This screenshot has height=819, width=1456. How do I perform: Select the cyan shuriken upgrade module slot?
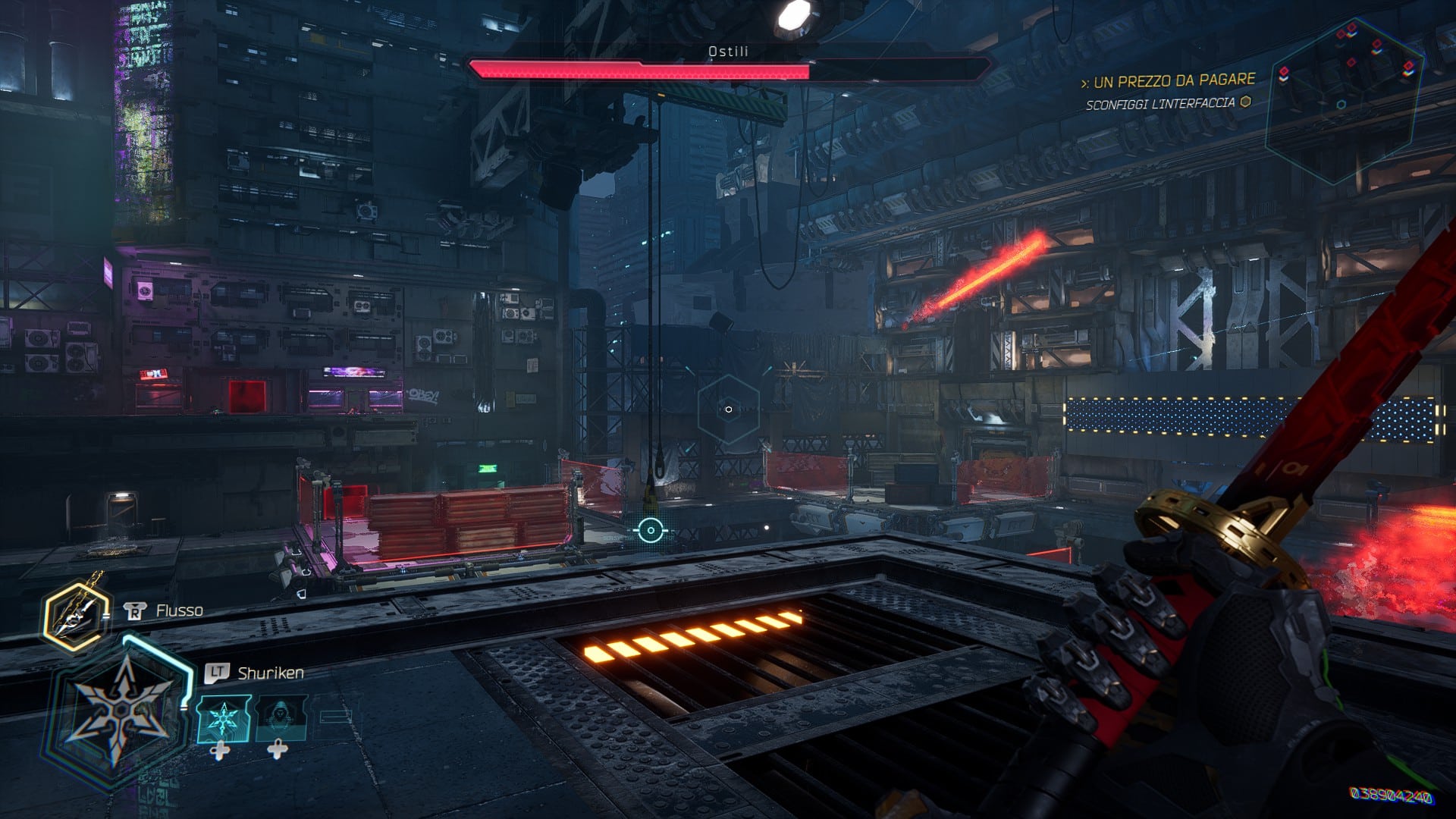coord(224,719)
